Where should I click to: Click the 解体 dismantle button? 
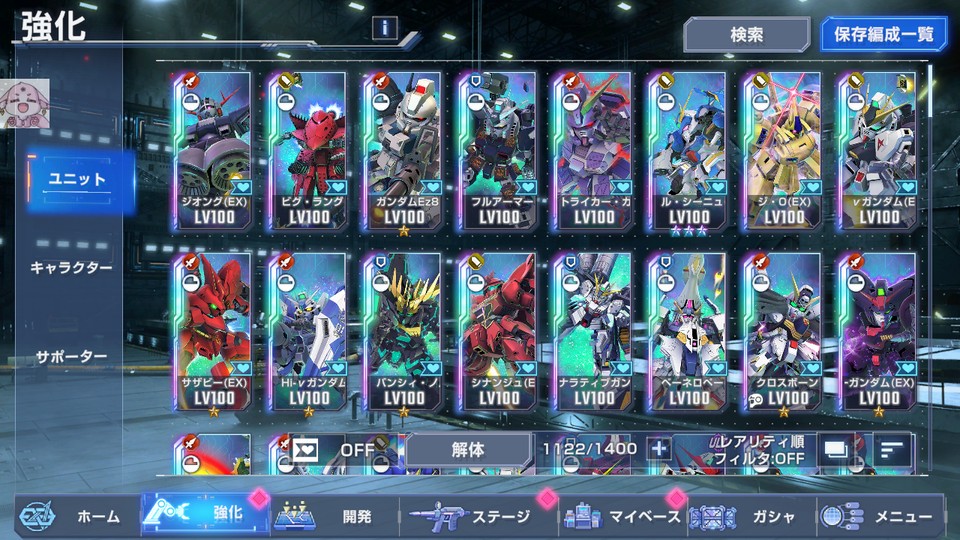tap(468, 449)
